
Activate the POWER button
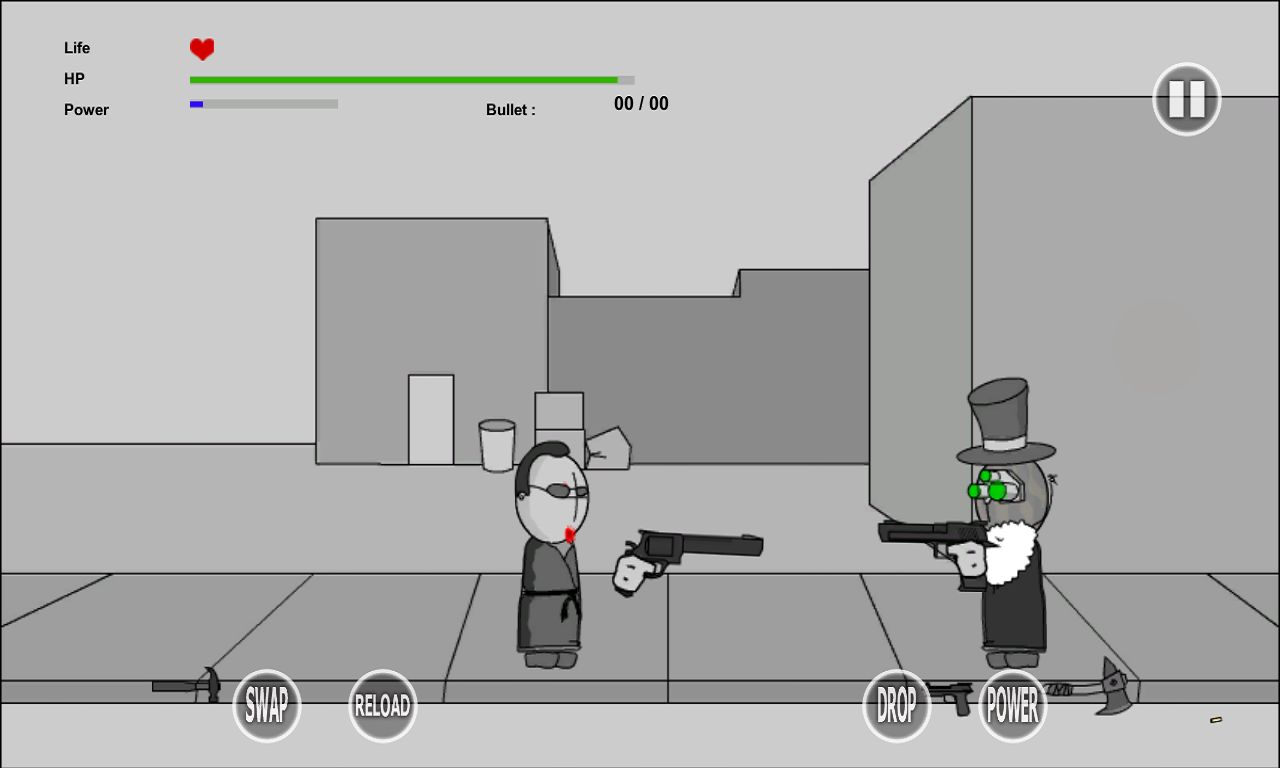pyautogui.click(x=1012, y=706)
